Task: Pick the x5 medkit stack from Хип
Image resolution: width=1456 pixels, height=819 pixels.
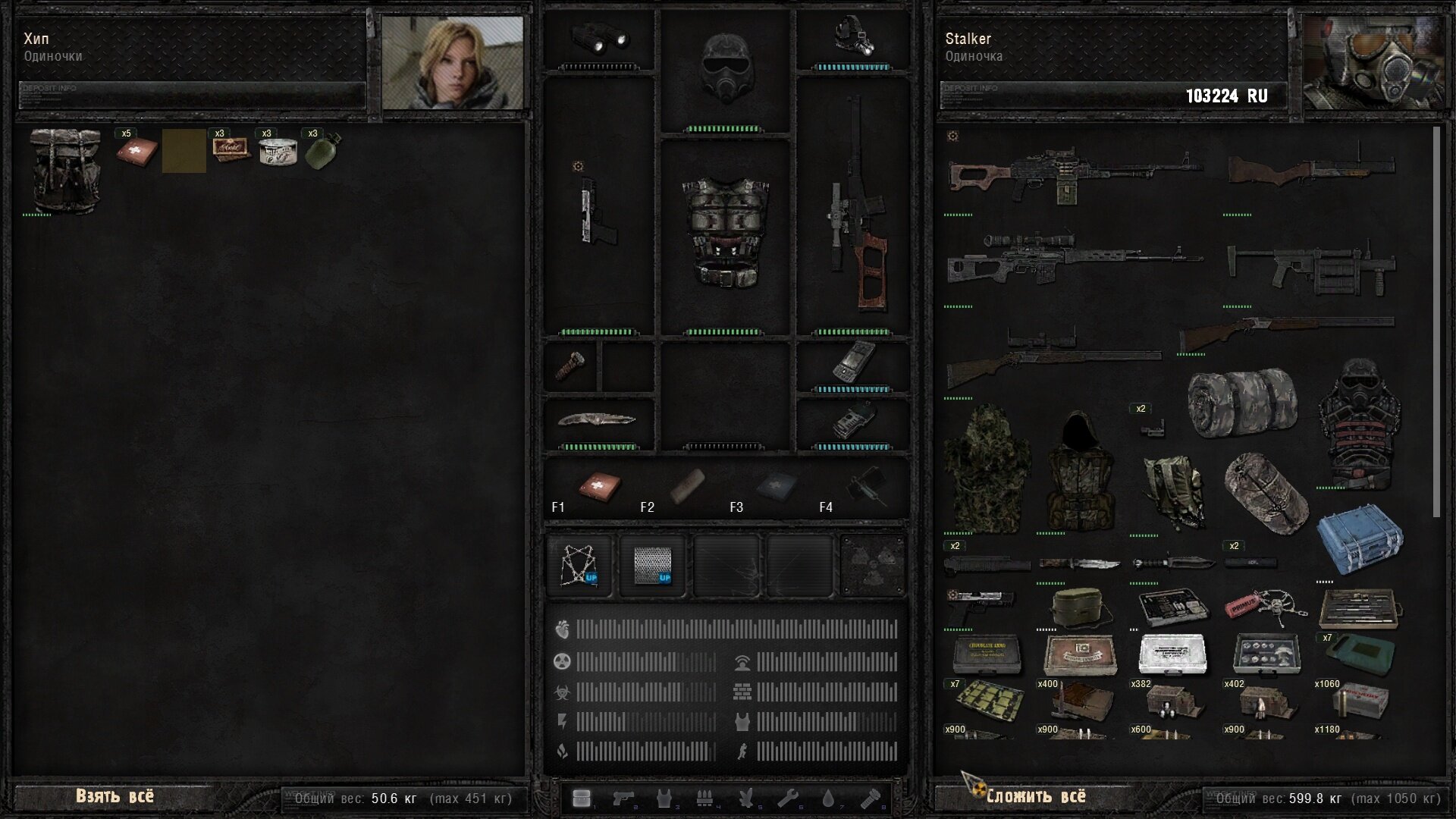Action: click(x=136, y=150)
